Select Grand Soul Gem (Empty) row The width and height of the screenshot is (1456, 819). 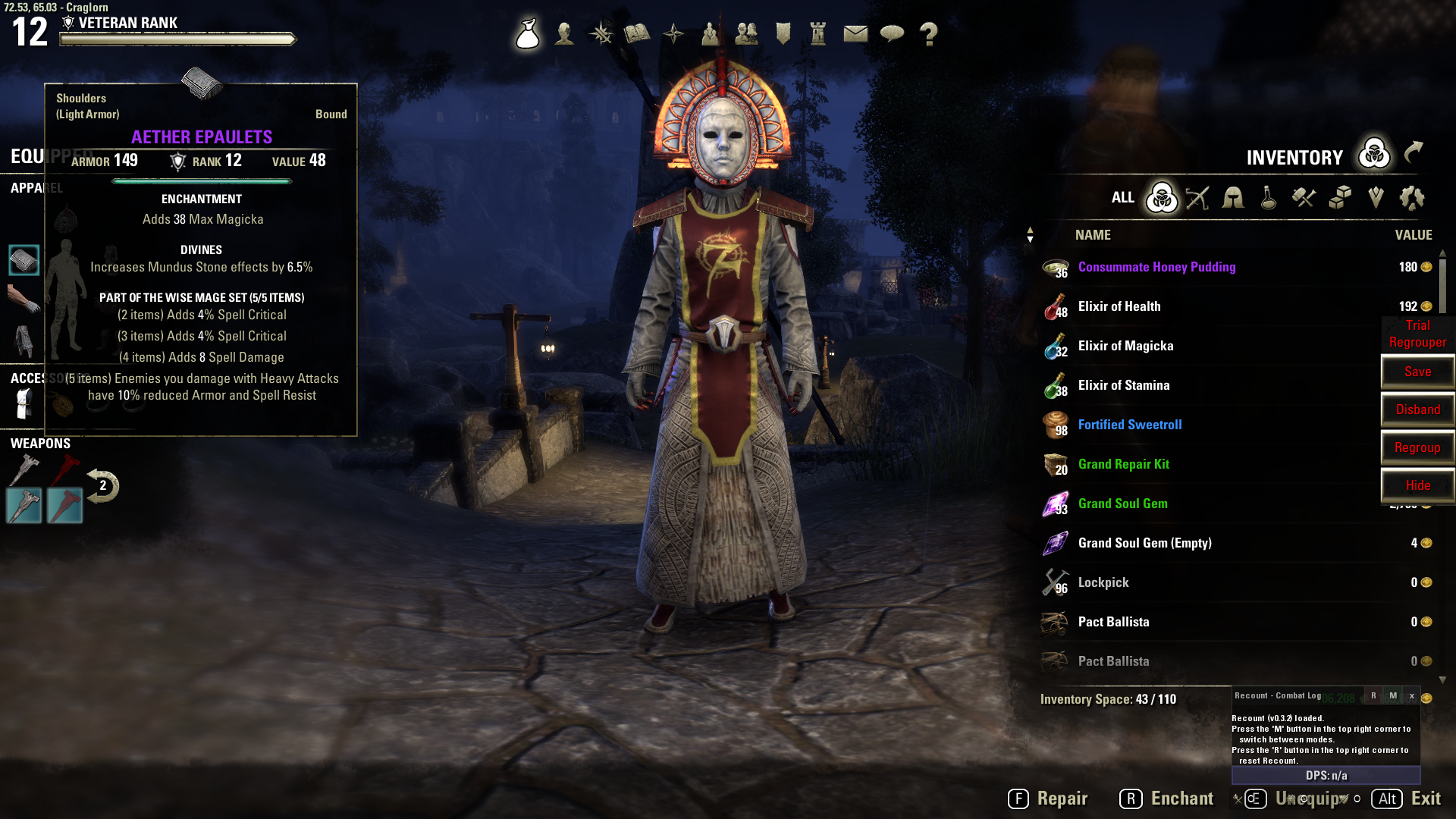point(1144,543)
